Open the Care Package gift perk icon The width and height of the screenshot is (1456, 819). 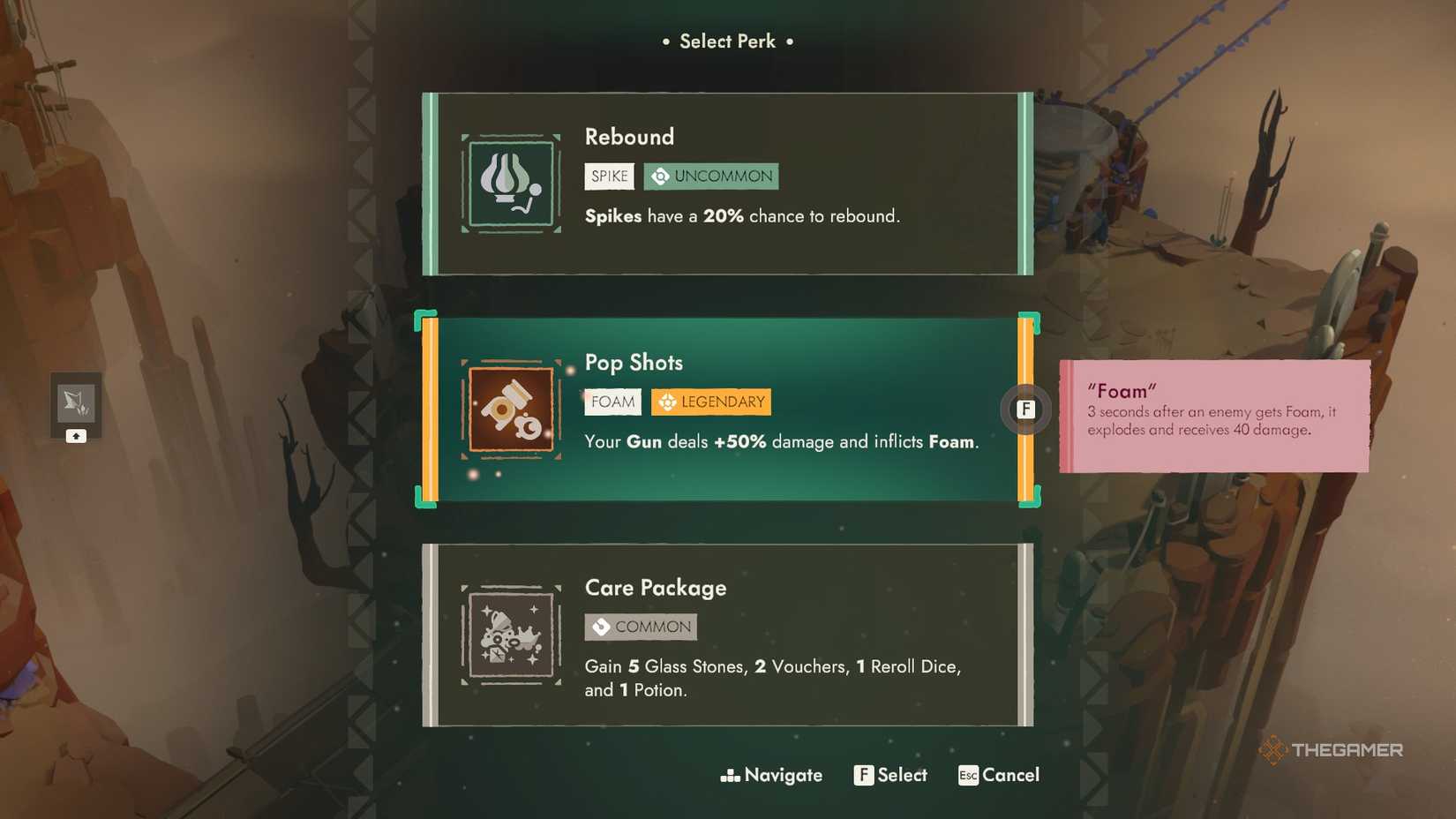click(x=510, y=634)
